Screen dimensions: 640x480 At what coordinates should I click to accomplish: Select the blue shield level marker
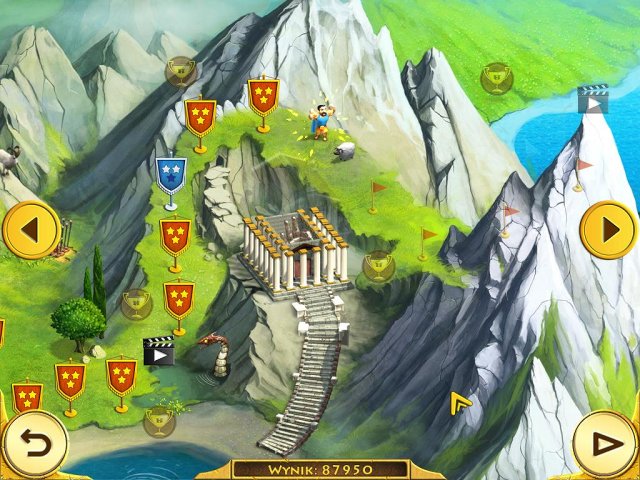pos(171,175)
